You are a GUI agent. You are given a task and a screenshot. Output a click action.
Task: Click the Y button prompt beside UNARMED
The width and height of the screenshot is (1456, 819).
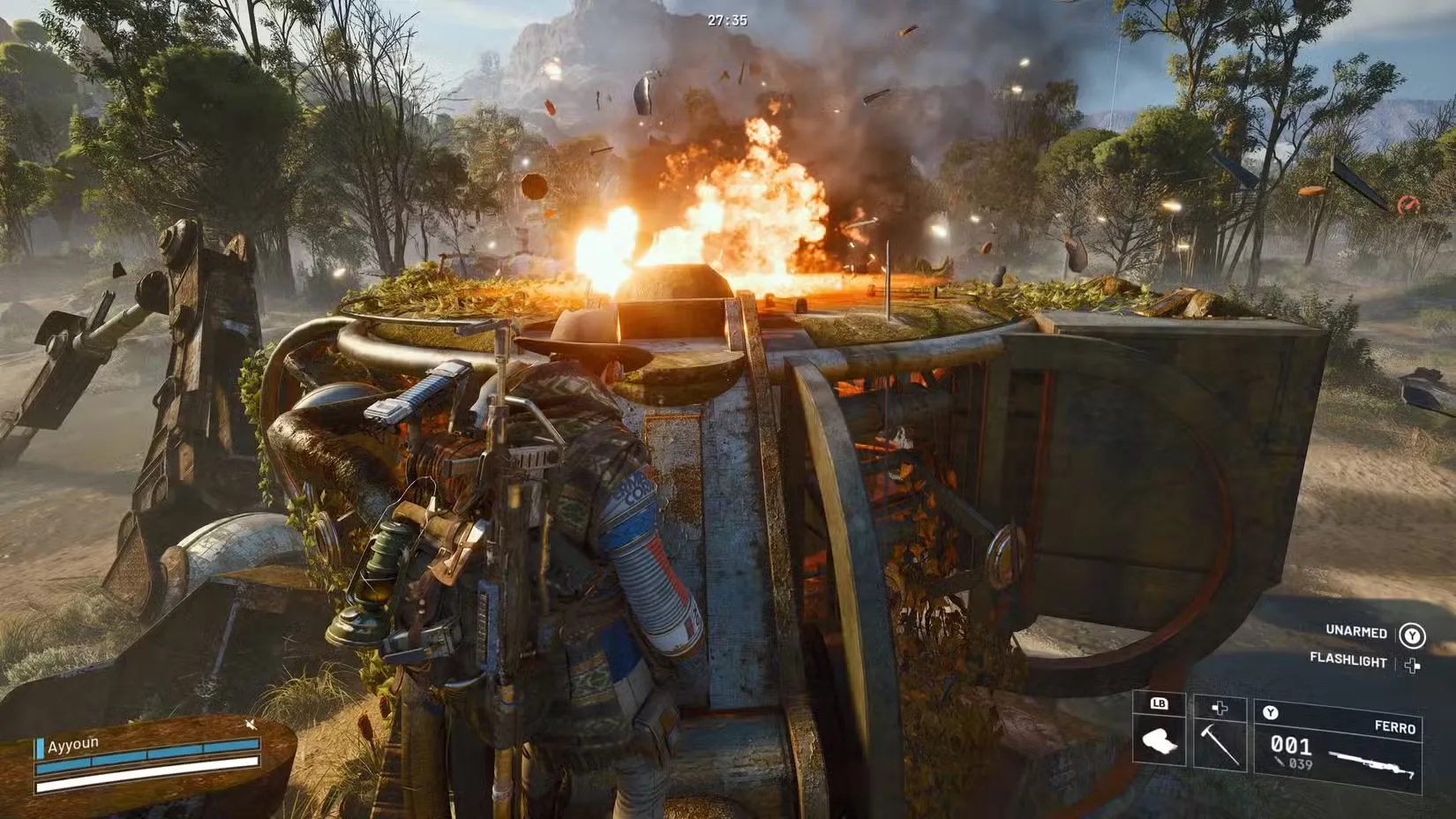[x=1412, y=635]
